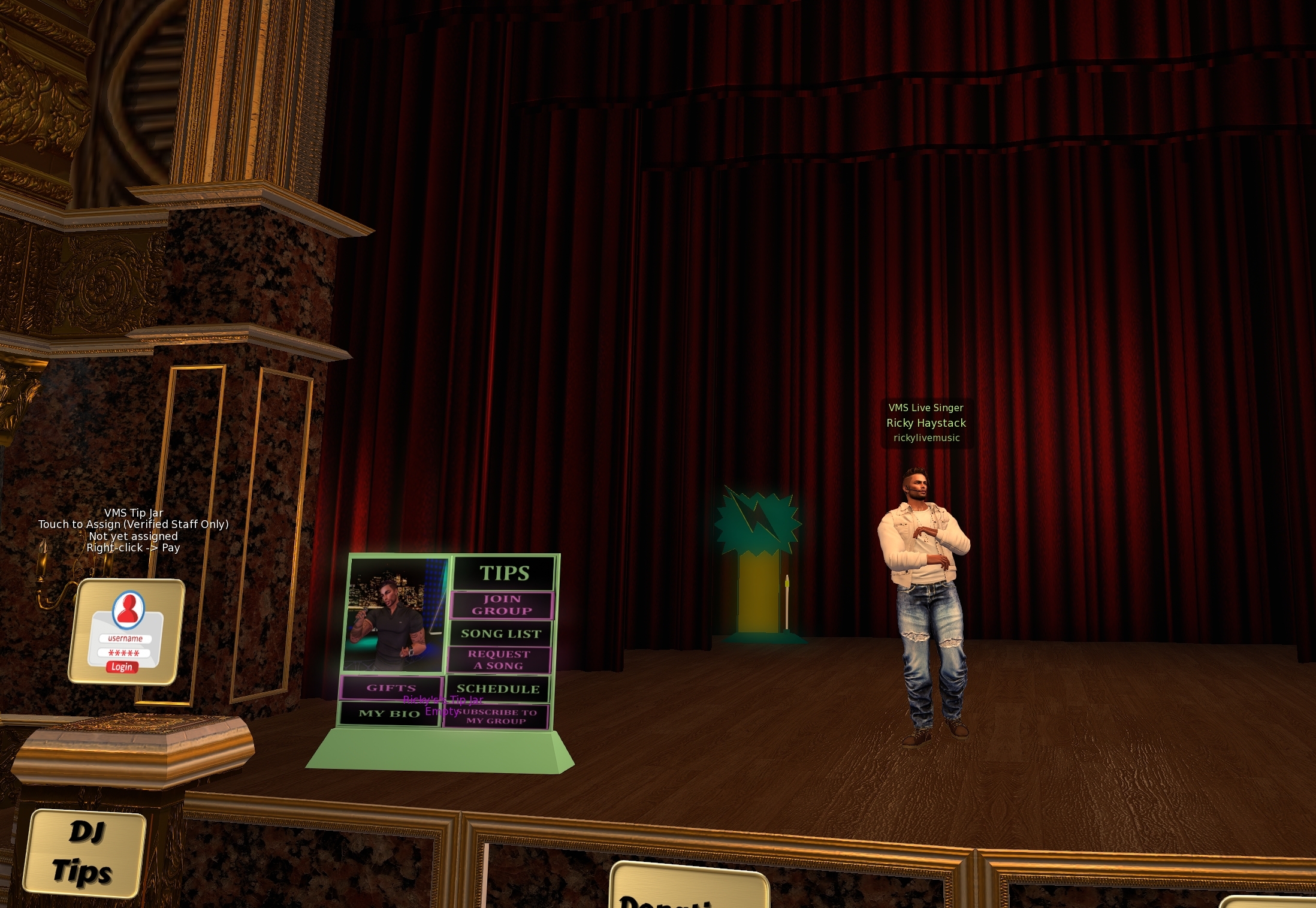The height and width of the screenshot is (908, 1316).
Task: Touch the VMS Tip Jar login icon
Action: (126, 632)
